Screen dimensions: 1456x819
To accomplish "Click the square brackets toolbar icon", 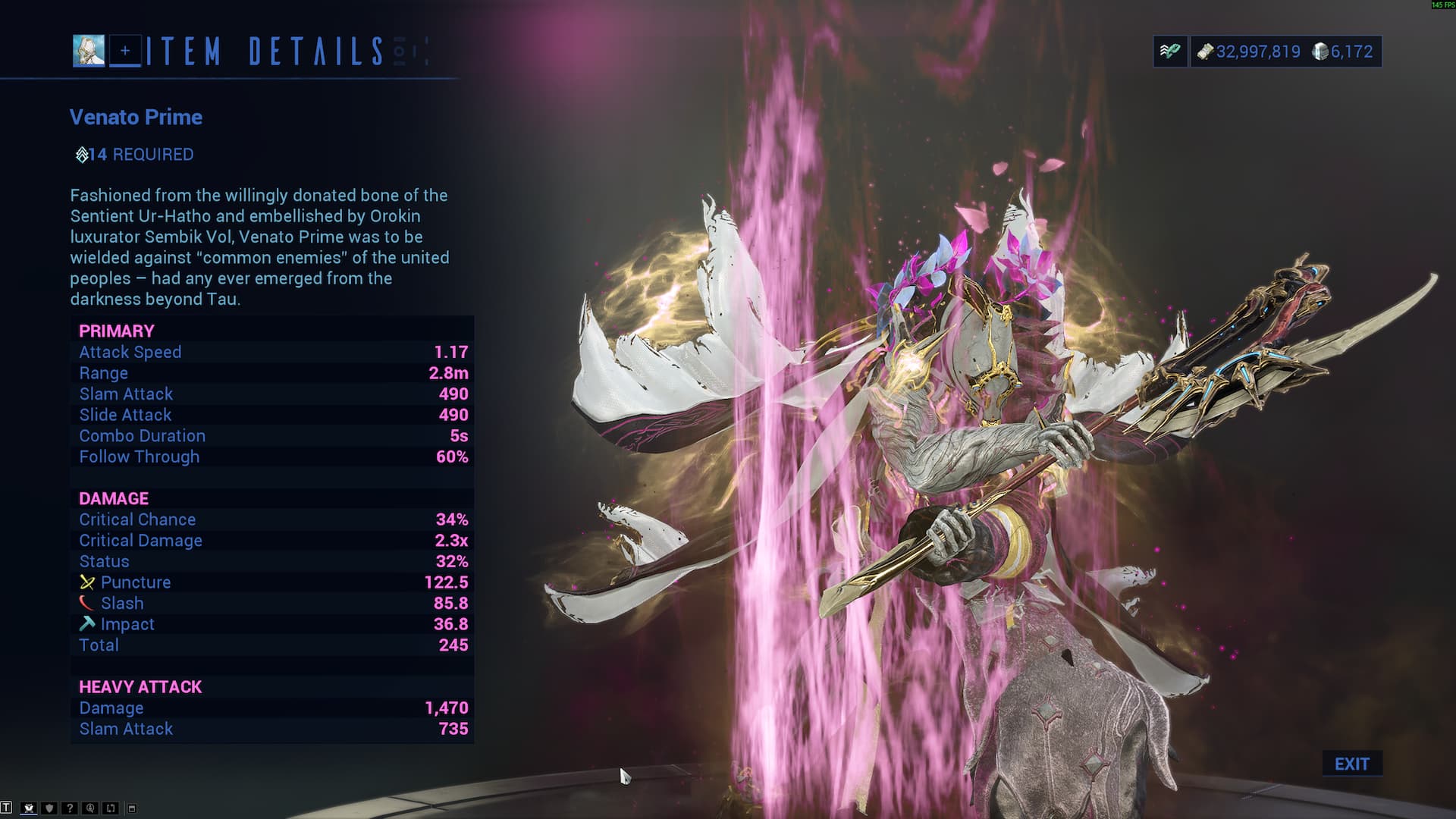I will point(111,808).
